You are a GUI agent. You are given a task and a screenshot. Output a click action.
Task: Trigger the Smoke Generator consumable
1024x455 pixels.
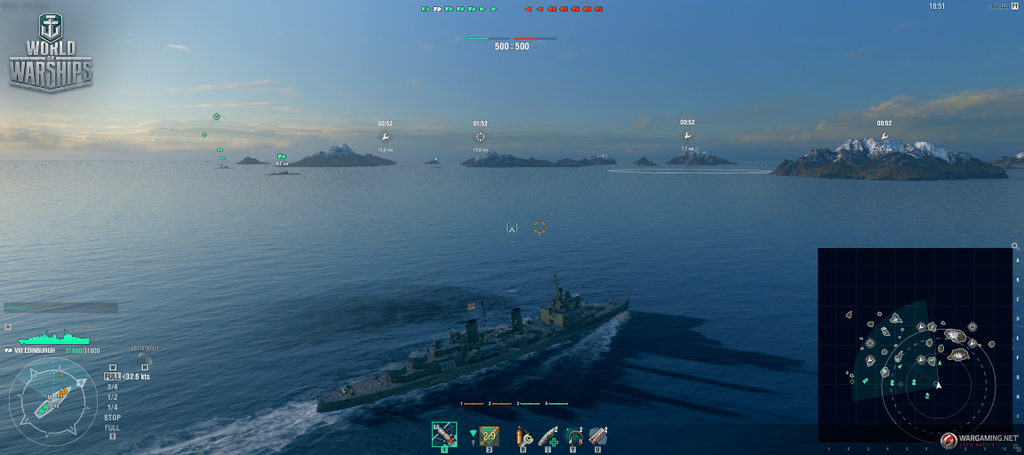pos(598,435)
